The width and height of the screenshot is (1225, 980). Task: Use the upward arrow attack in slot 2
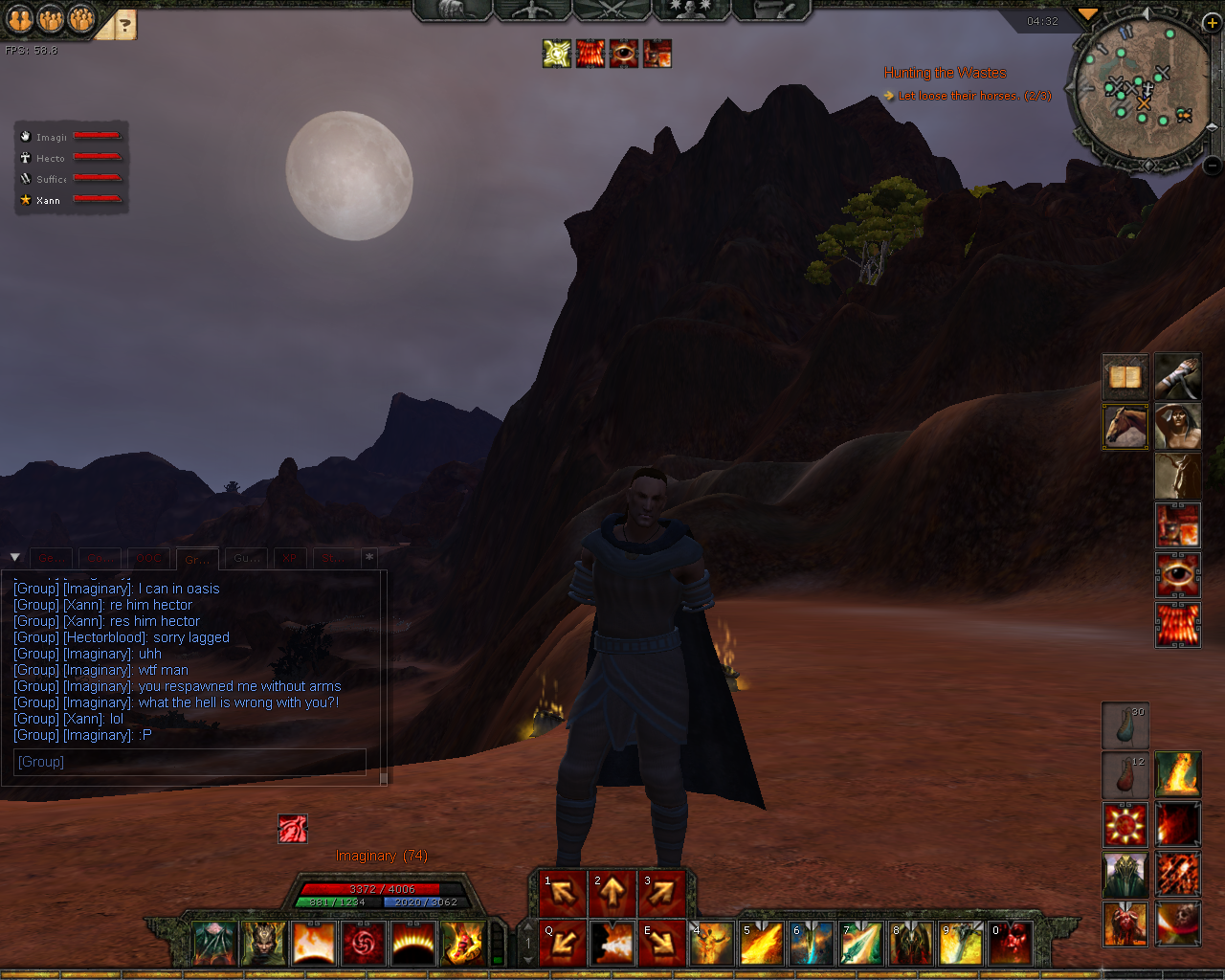(612, 894)
